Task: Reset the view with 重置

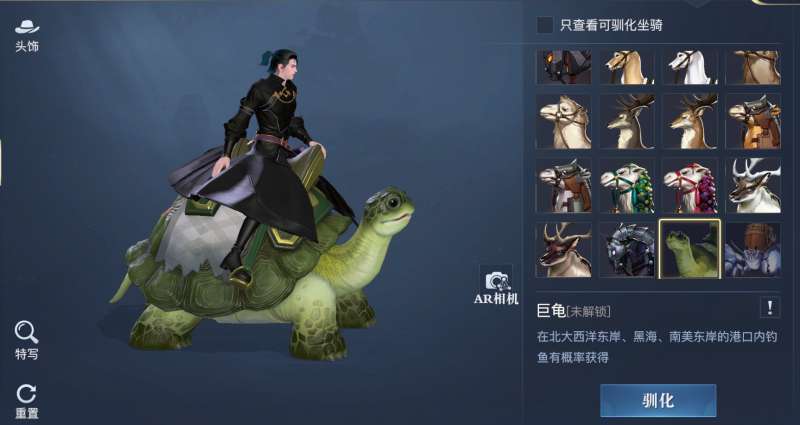Action: point(27,400)
